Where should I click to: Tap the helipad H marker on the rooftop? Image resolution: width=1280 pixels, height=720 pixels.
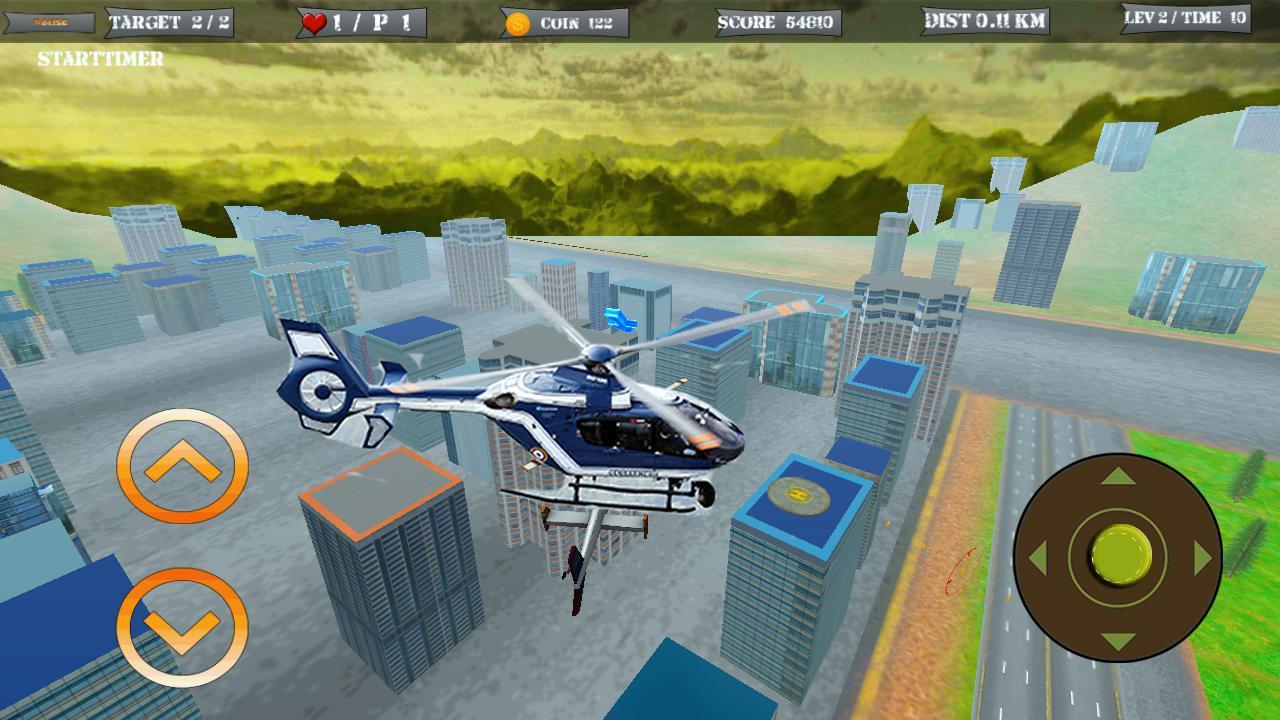click(x=799, y=493)
